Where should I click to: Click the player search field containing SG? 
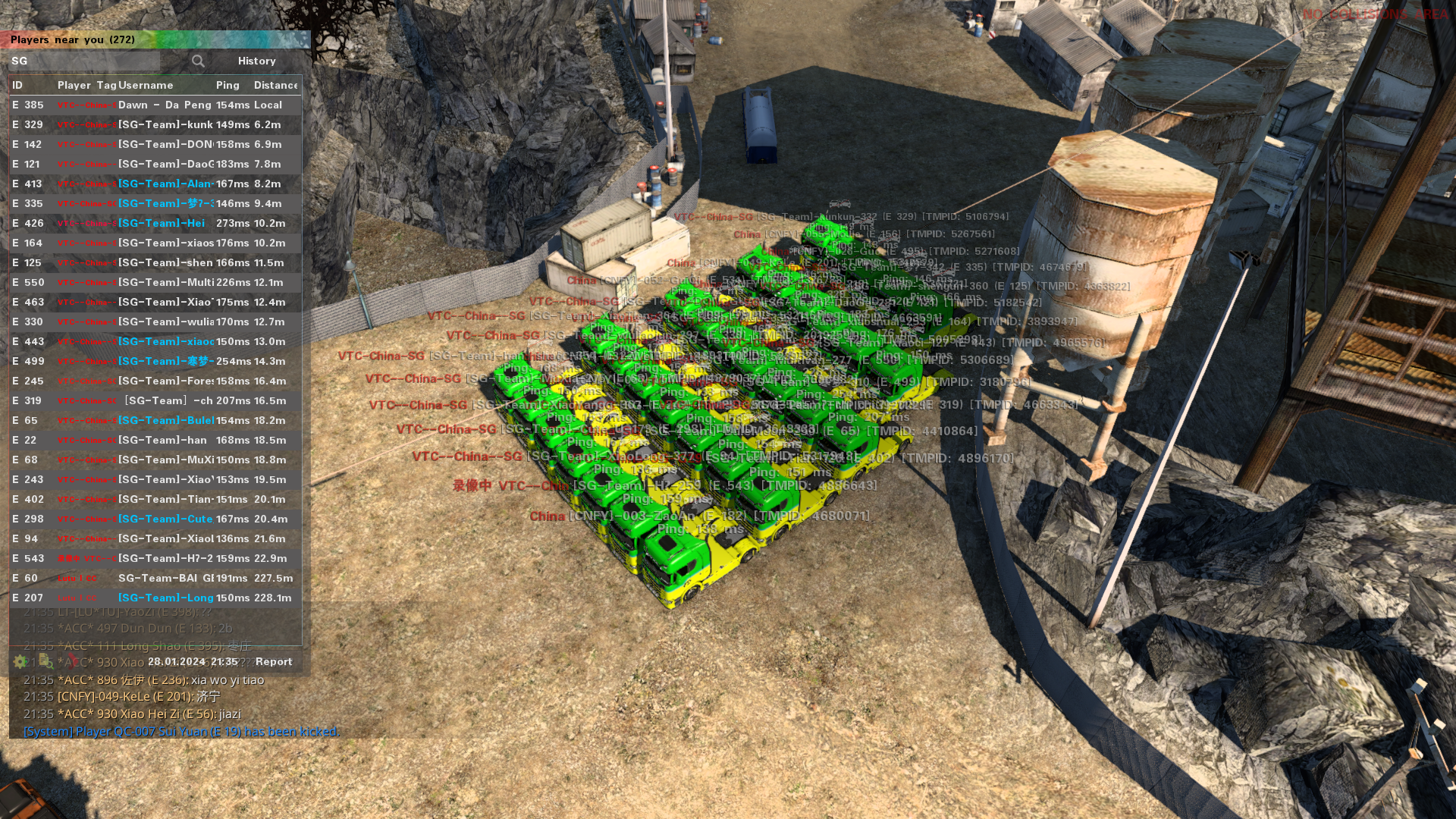click(83, 61)
